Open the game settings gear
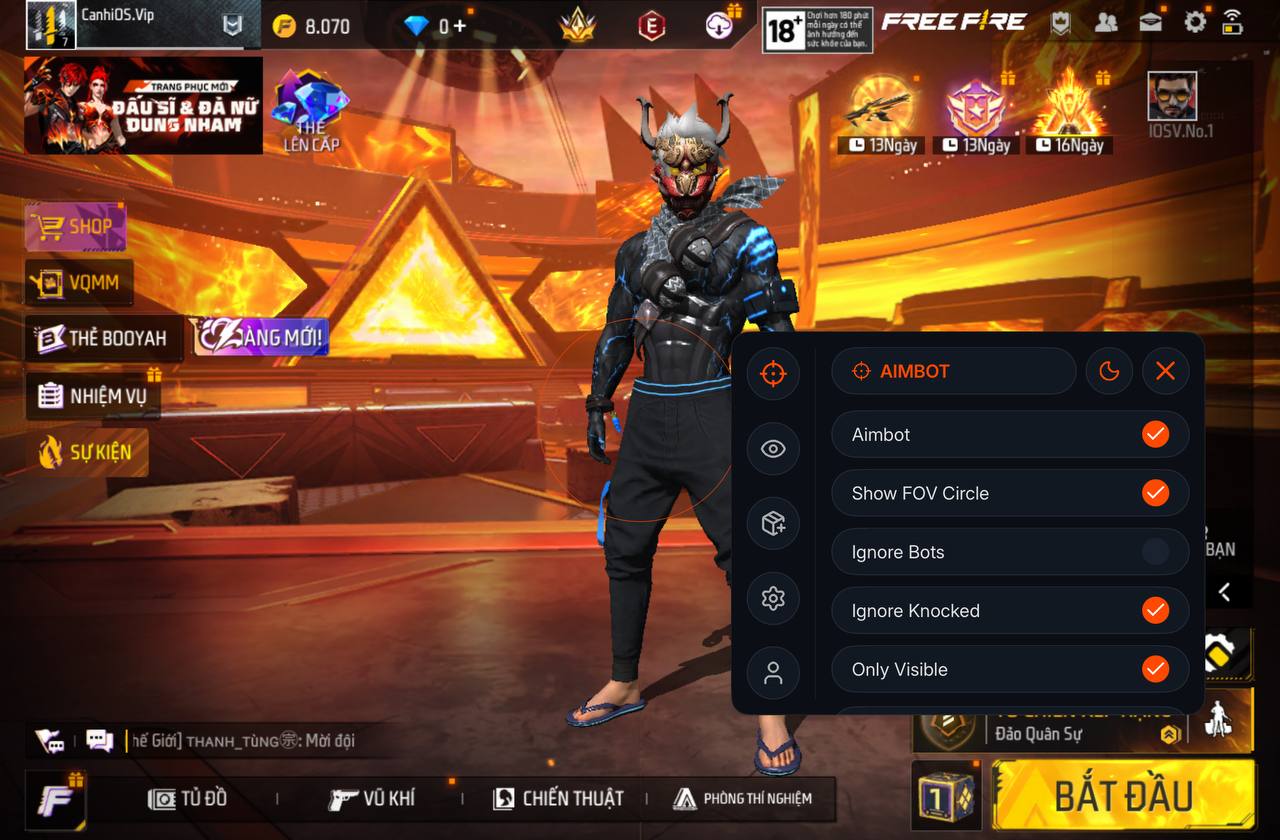This screenshot has height=840, width=1280. pyautogui.click(x=1194, y=20)
